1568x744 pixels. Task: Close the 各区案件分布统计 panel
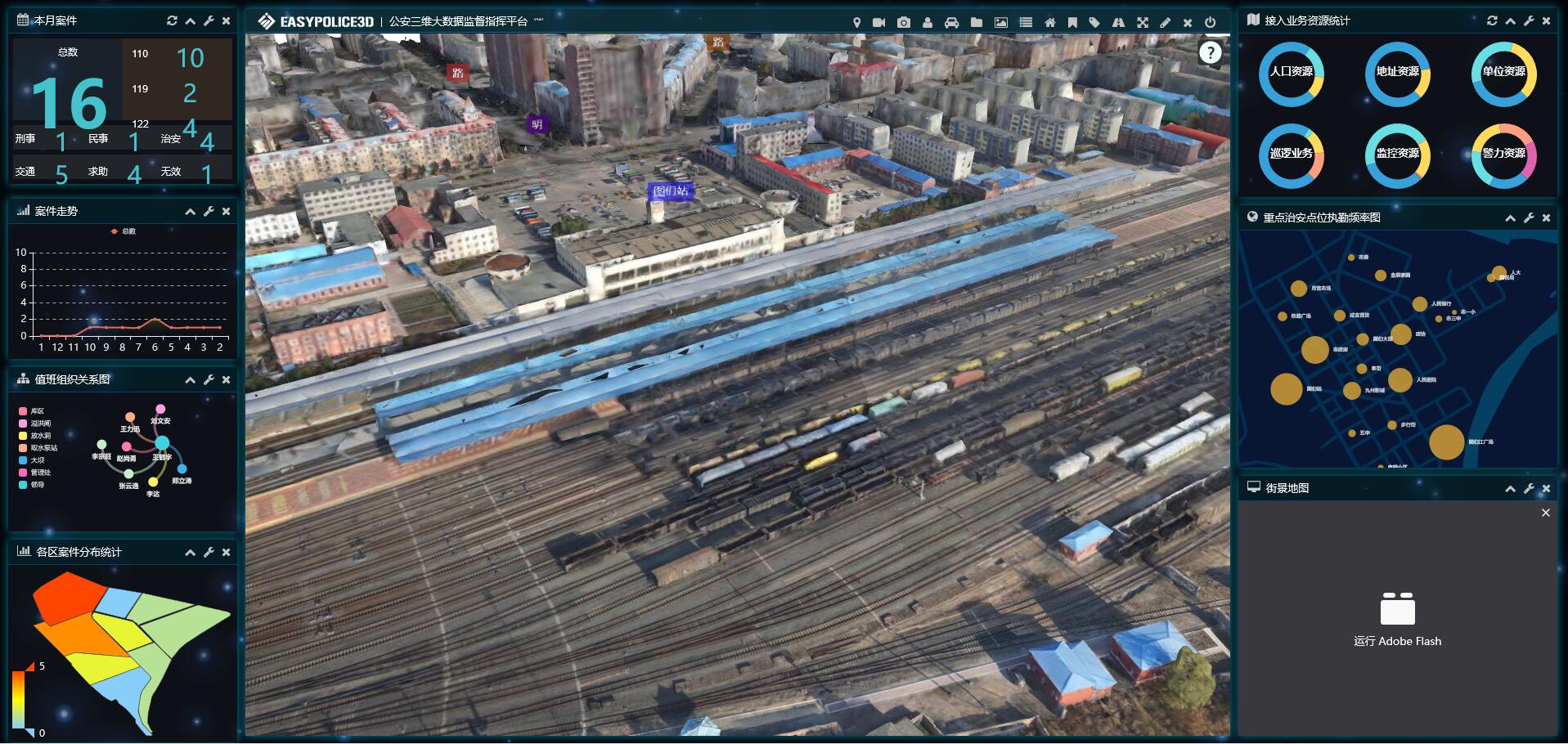pos(227,553)
